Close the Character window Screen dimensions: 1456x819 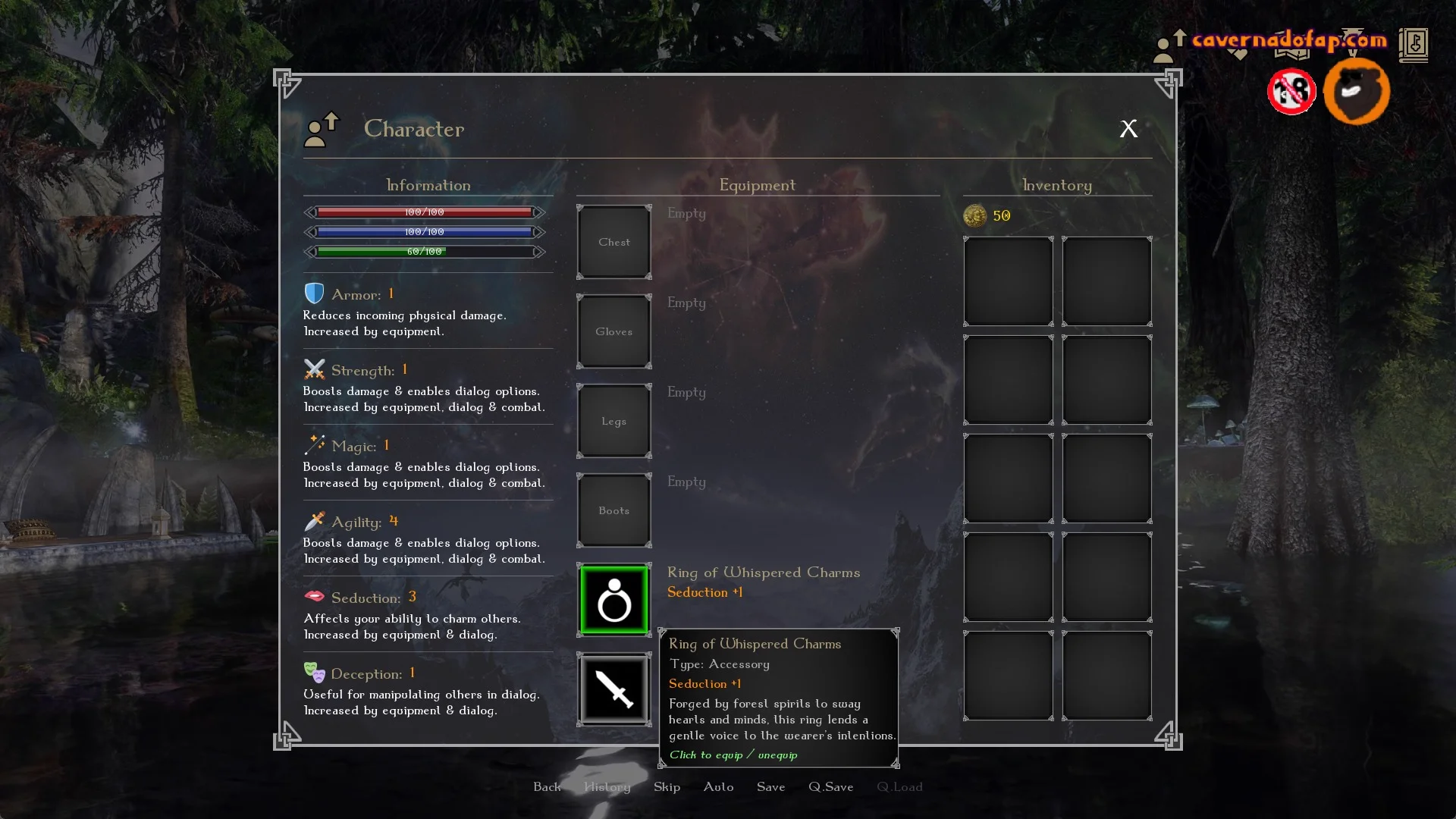[1128, 129]
